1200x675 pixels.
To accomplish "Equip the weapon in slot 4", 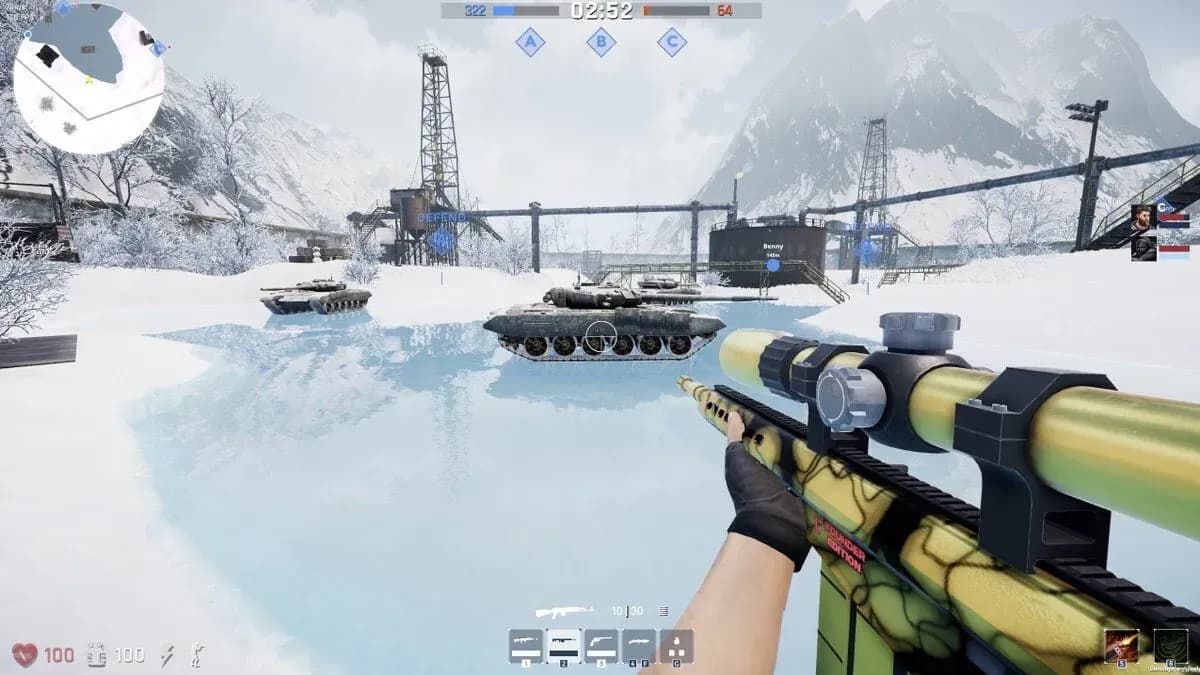I will click(639, 645).
